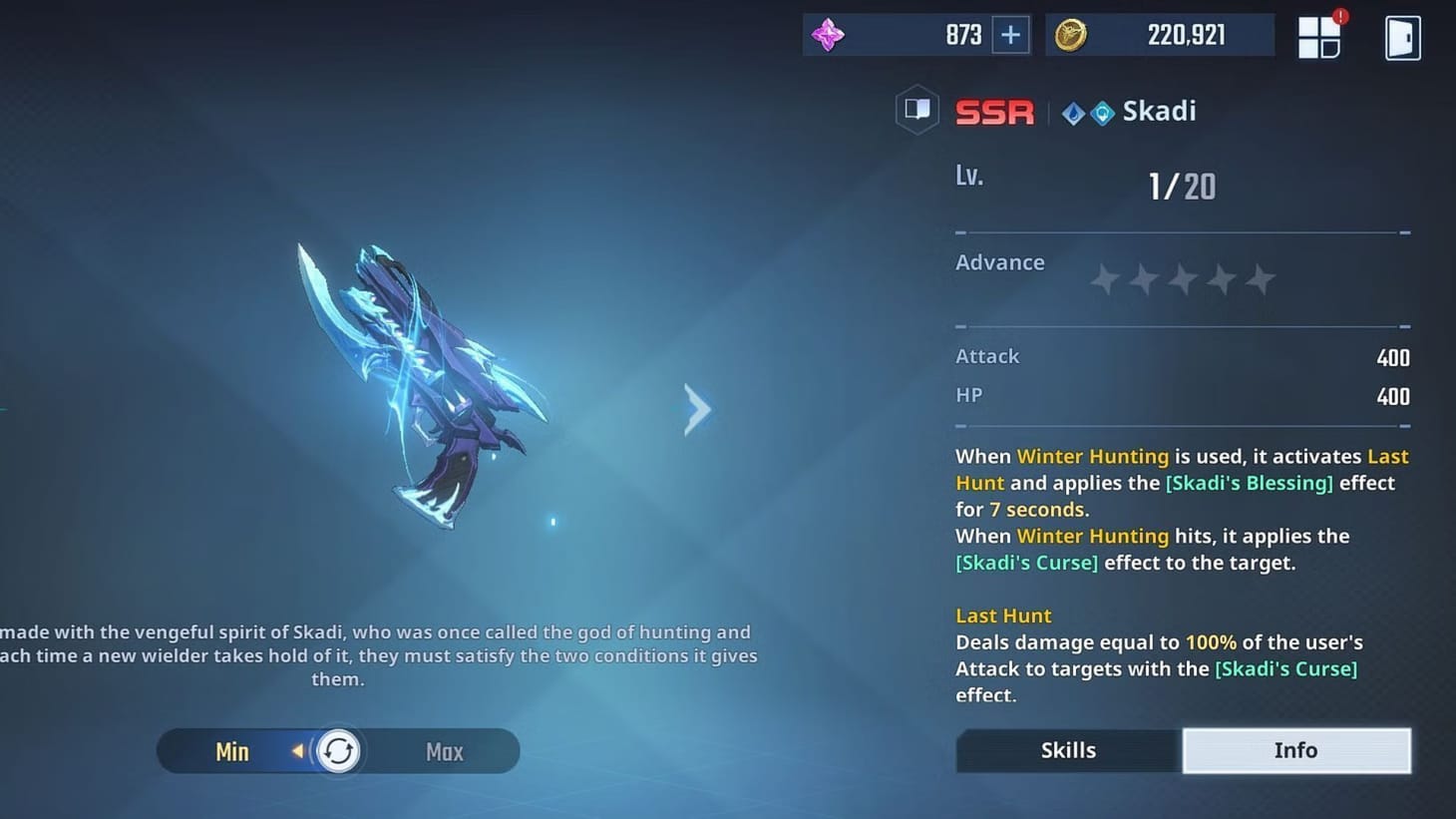
Task: Open the weapon codex book icon
Action: [x=916, y=109]
